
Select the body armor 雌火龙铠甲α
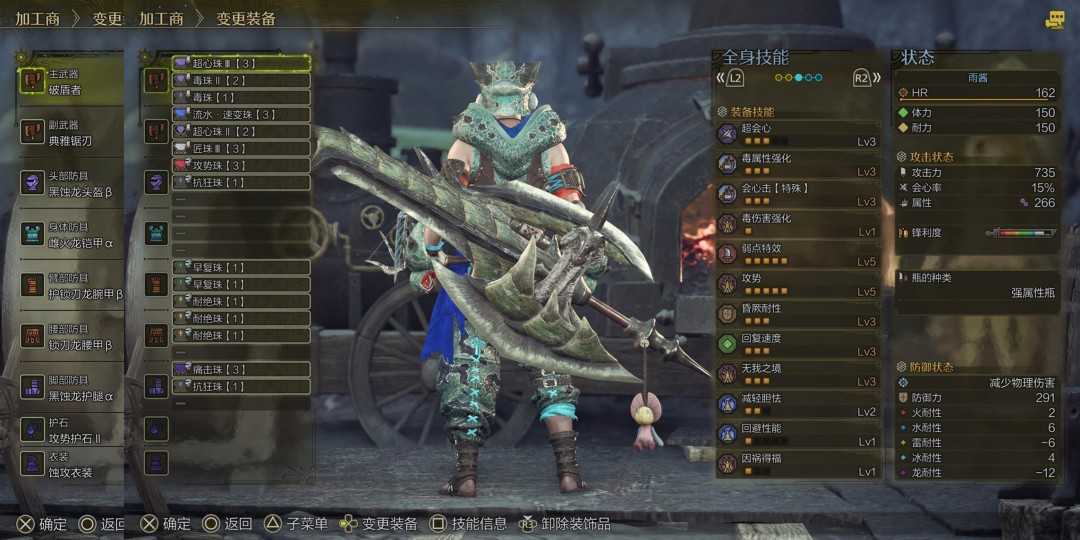(x=70, y=234)
